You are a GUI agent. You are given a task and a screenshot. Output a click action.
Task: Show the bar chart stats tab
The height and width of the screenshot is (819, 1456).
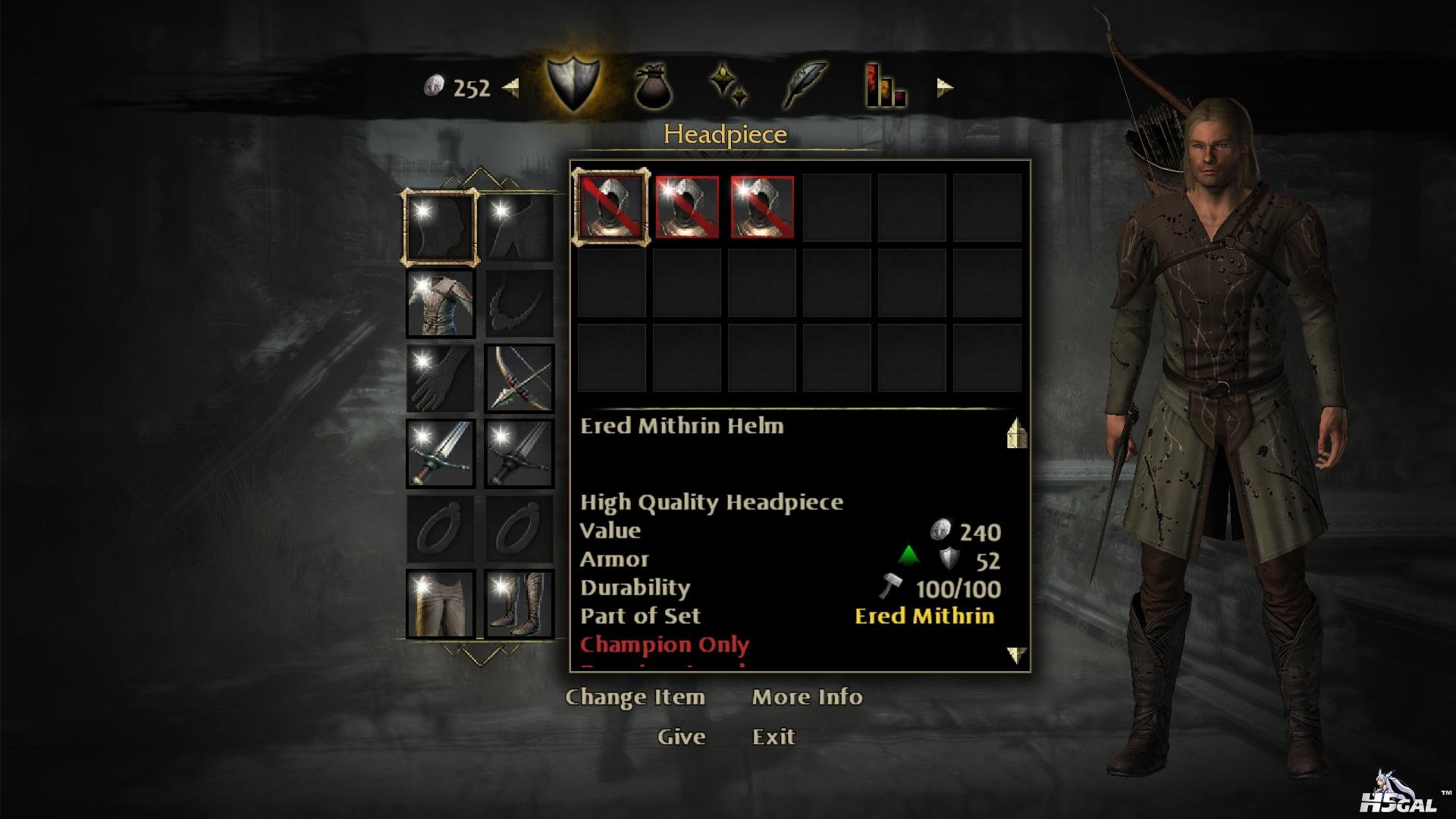(884, 86)
